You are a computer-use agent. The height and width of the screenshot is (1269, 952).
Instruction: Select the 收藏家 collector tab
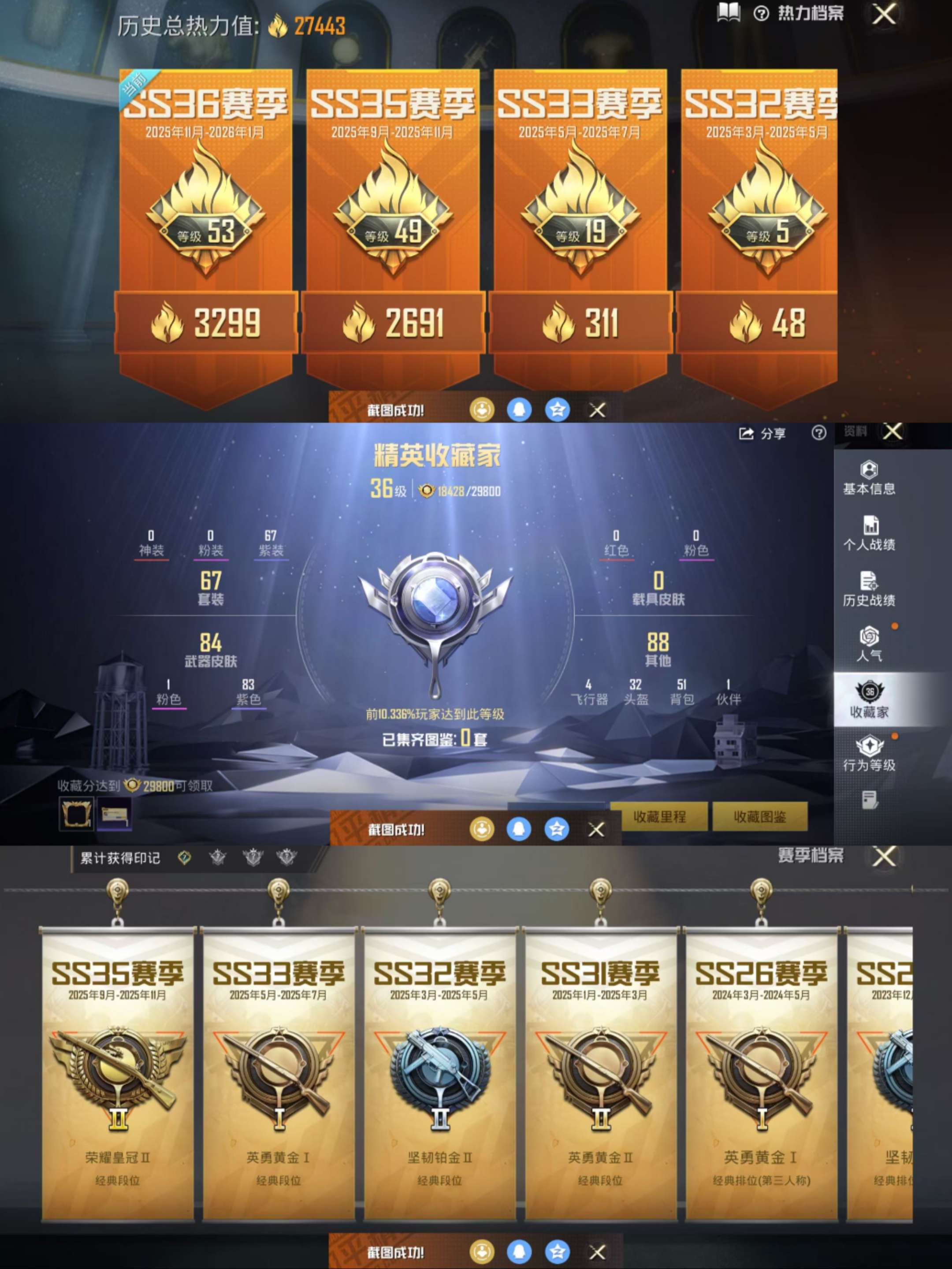pyautogui.click(x=869, y=700)
